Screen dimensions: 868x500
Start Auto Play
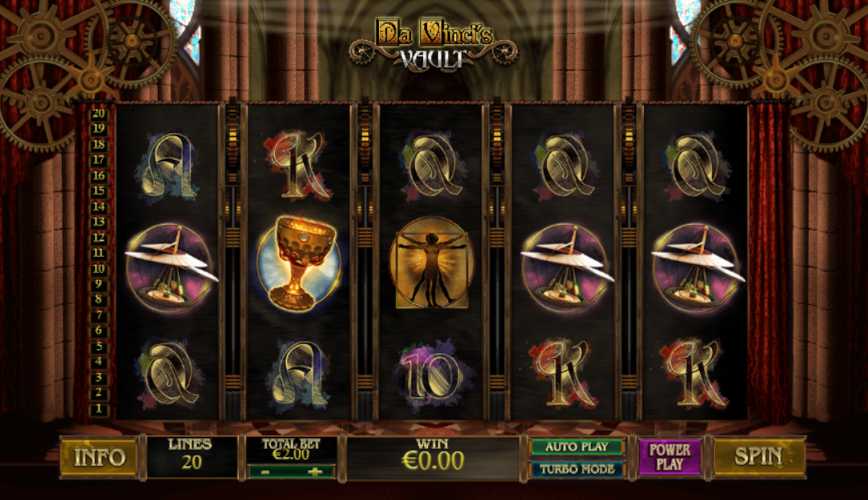(x=576, y=447)
